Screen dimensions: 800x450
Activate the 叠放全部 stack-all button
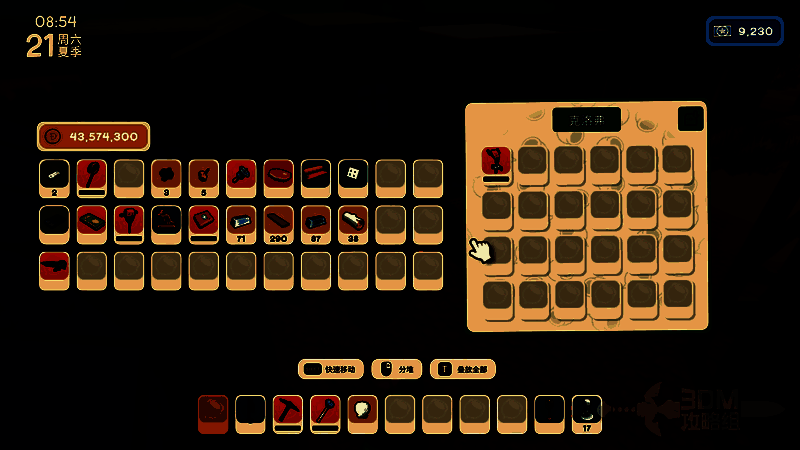462,369
